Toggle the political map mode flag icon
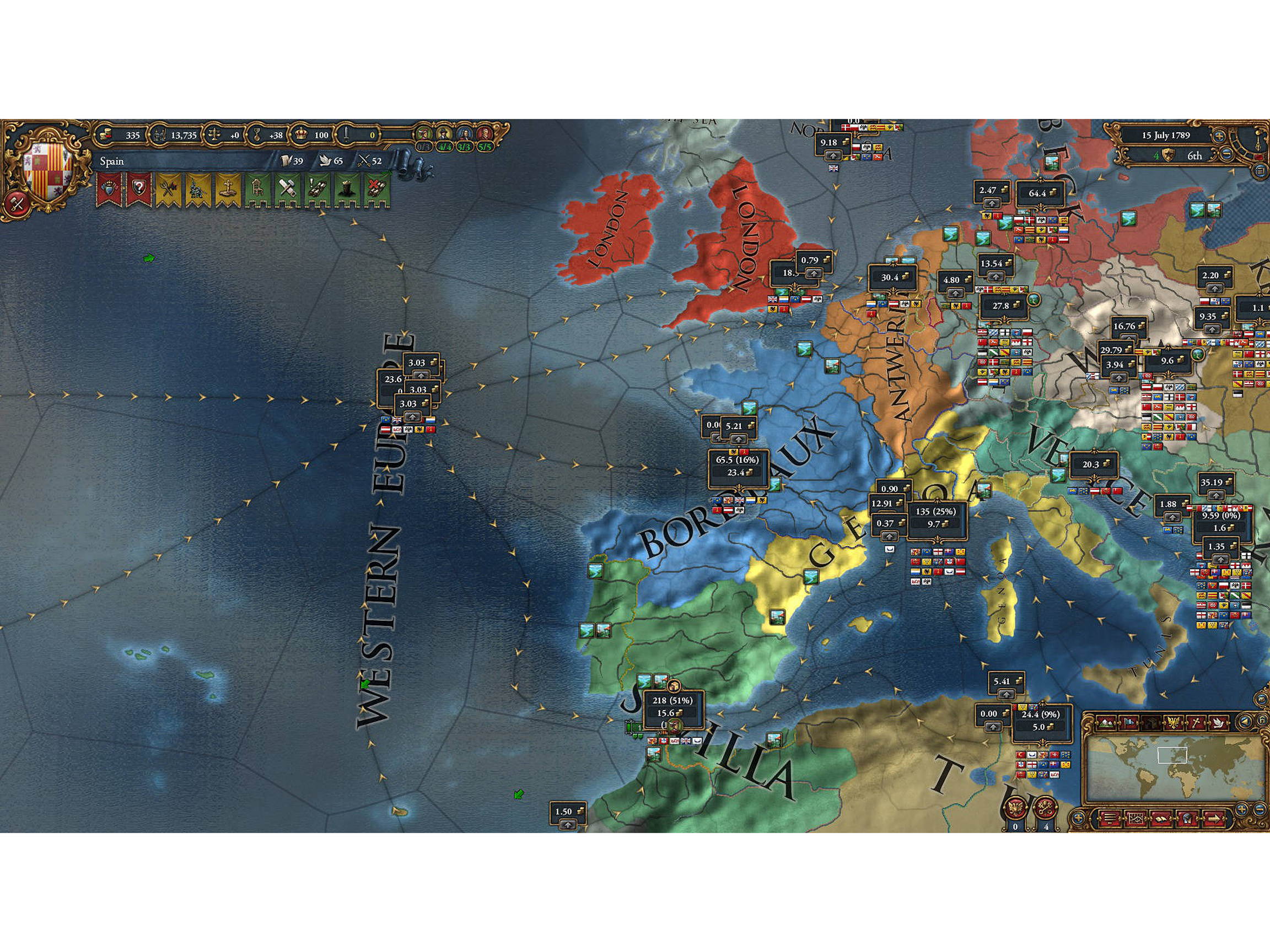Image resolution: width=1270 pixels, height=952 pixels. (1130, 722)
